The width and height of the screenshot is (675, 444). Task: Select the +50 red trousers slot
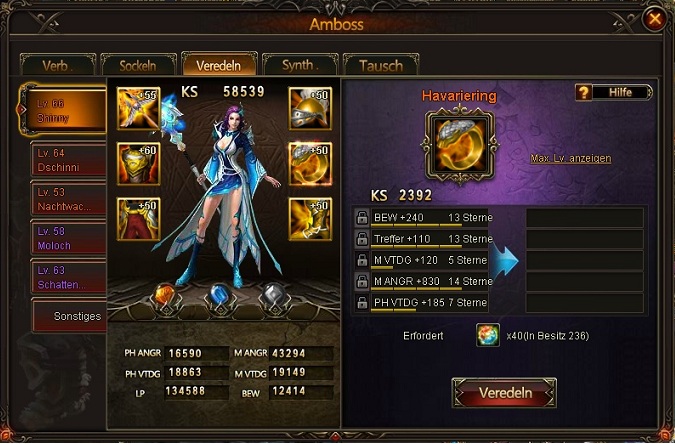[137, 218]
